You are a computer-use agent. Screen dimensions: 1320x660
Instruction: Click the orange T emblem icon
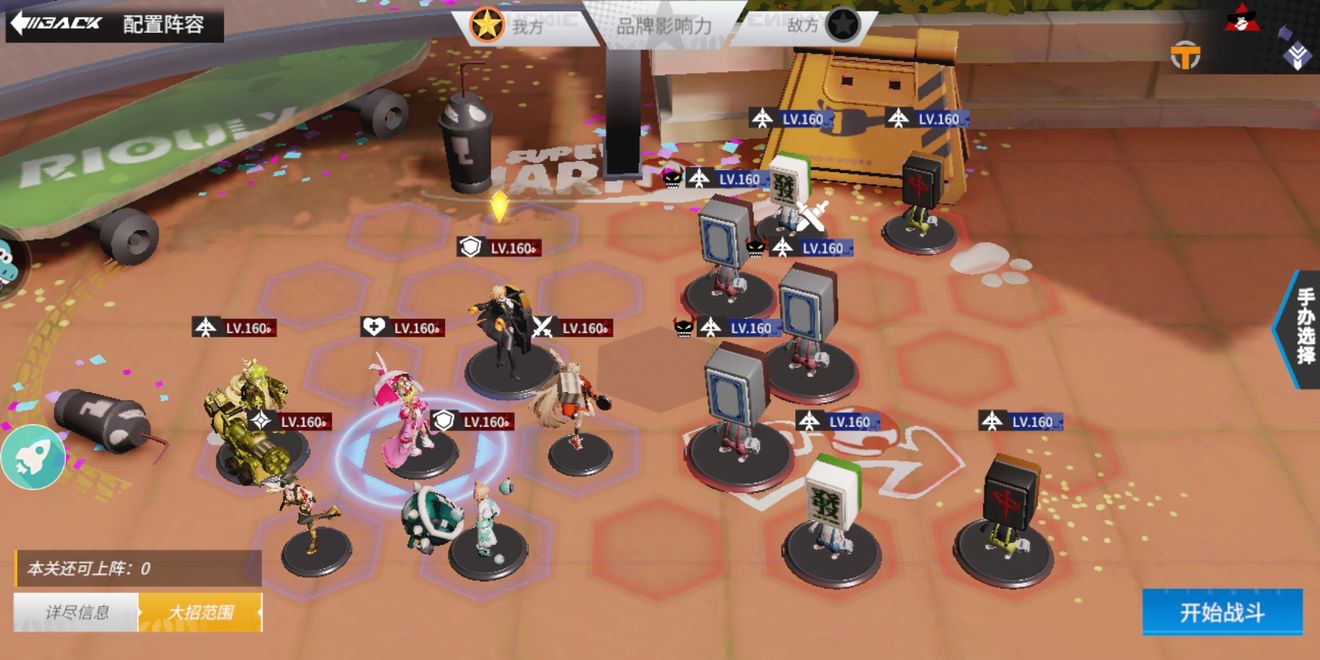pyautogui.click(x=1186, y=56)
